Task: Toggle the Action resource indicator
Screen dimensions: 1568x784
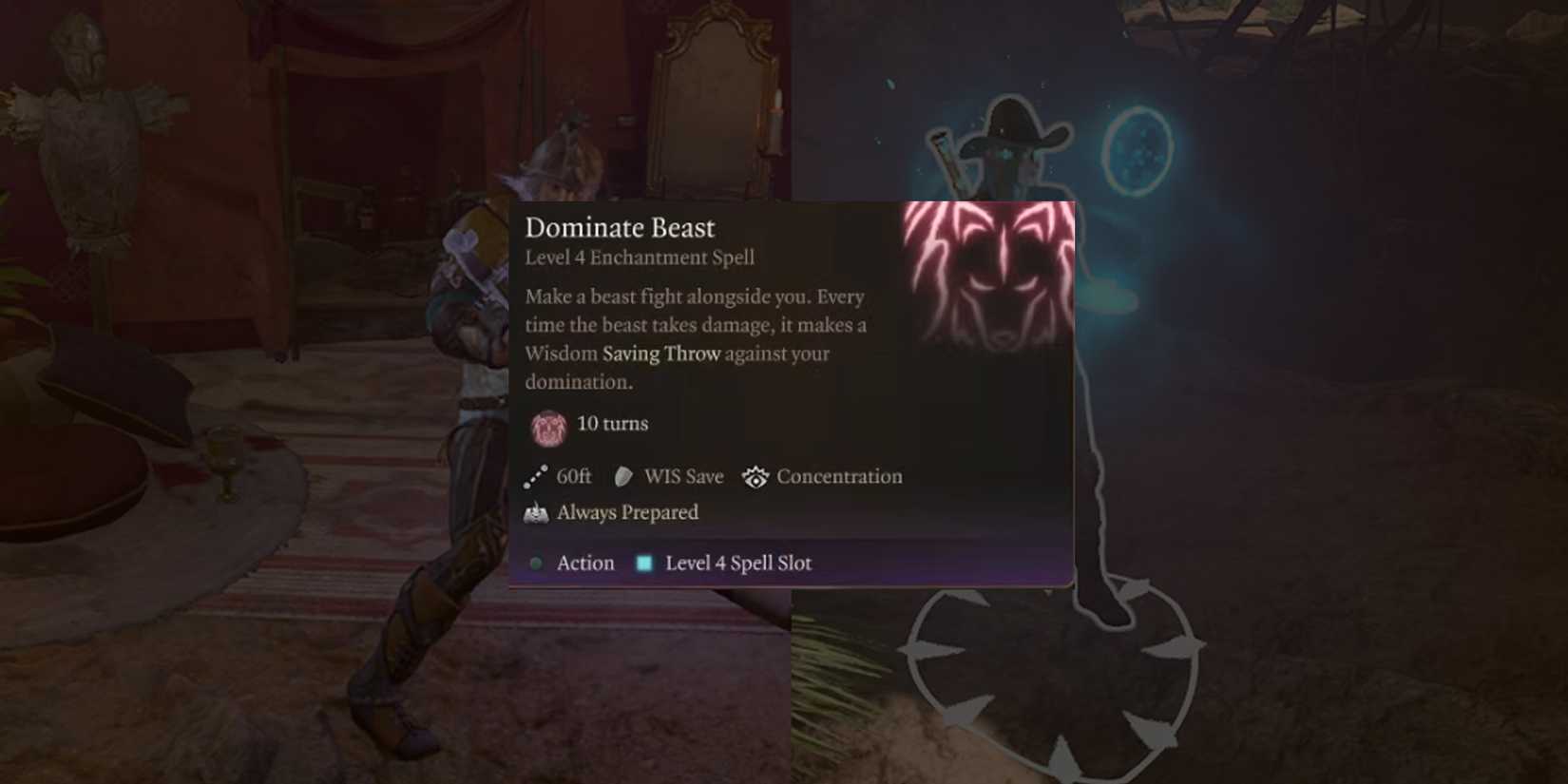Action: [584, 563]
